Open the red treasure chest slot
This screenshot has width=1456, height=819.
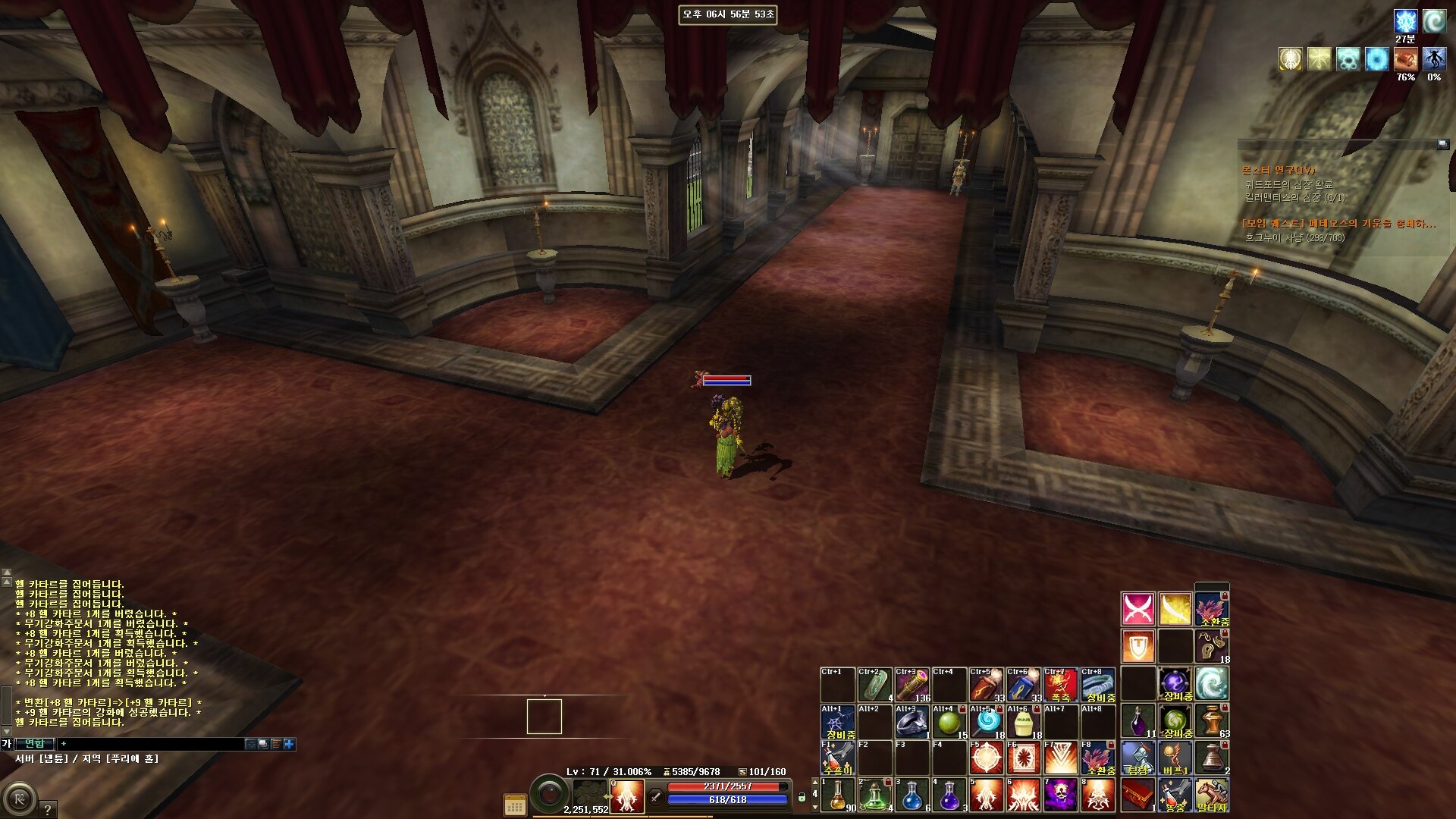pyautogui.click(x=1137, y=794)
